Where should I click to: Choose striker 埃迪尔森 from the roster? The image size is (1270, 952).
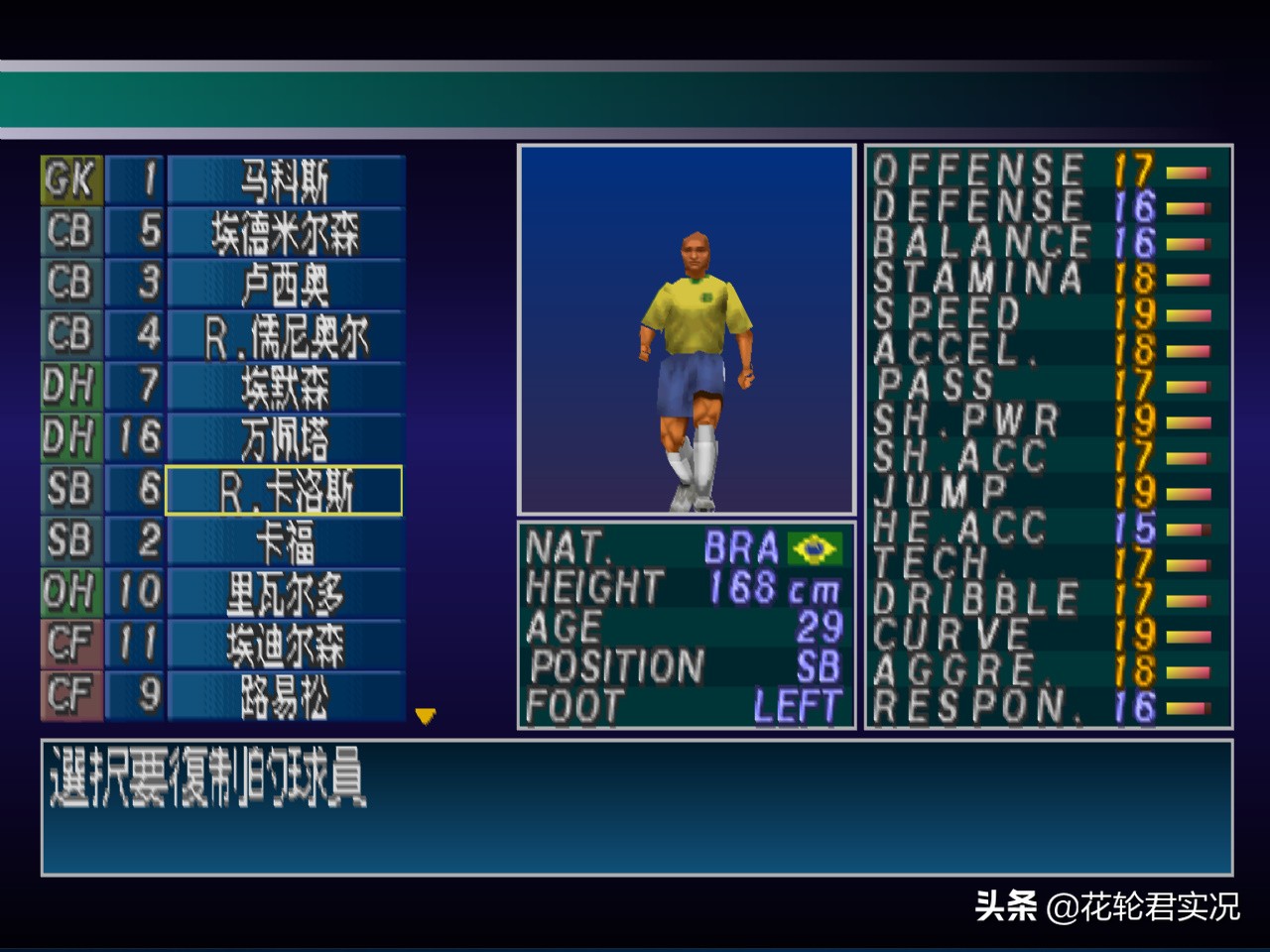(286, 645)
